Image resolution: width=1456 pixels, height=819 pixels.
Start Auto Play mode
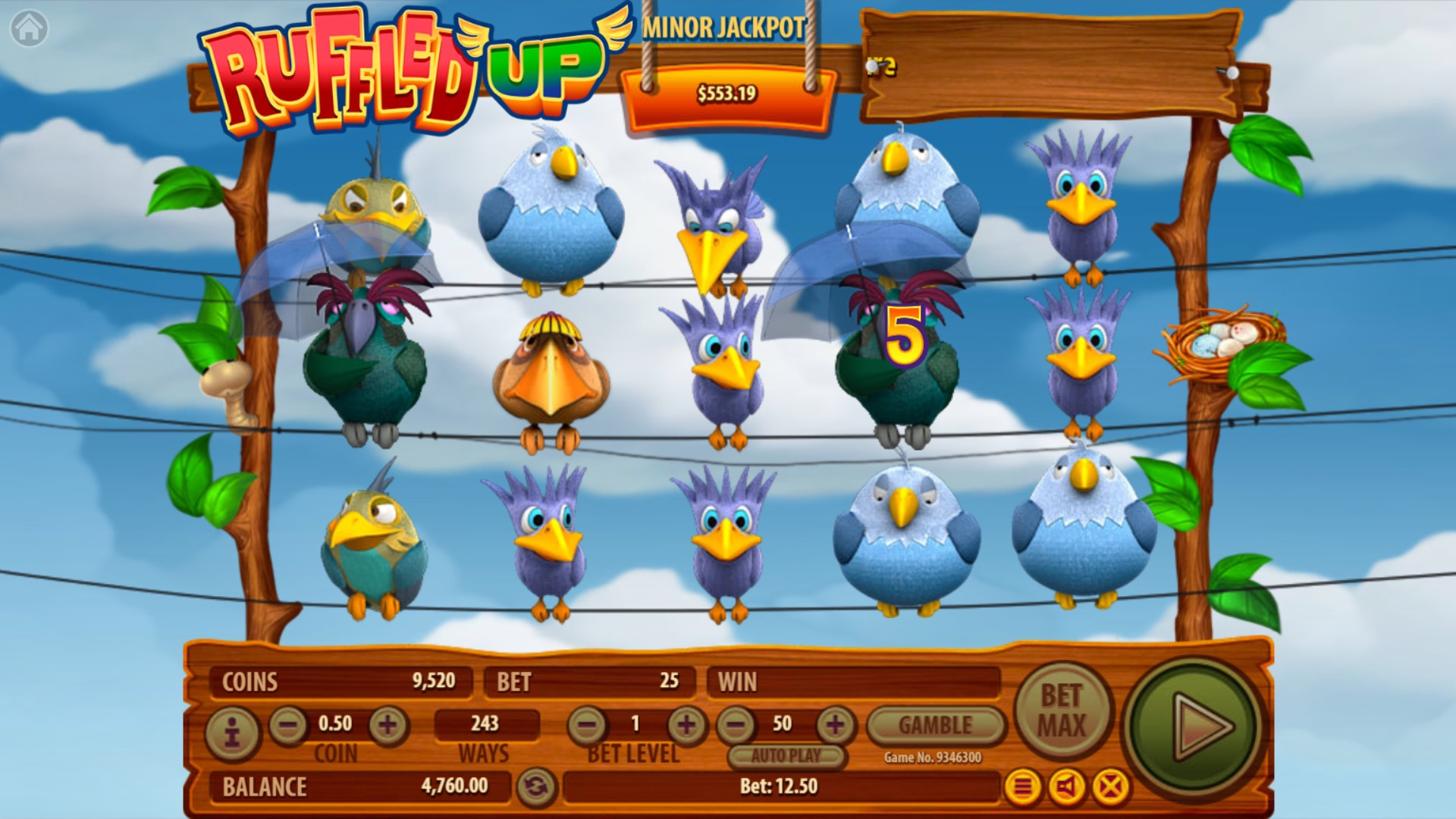[786, 755]
